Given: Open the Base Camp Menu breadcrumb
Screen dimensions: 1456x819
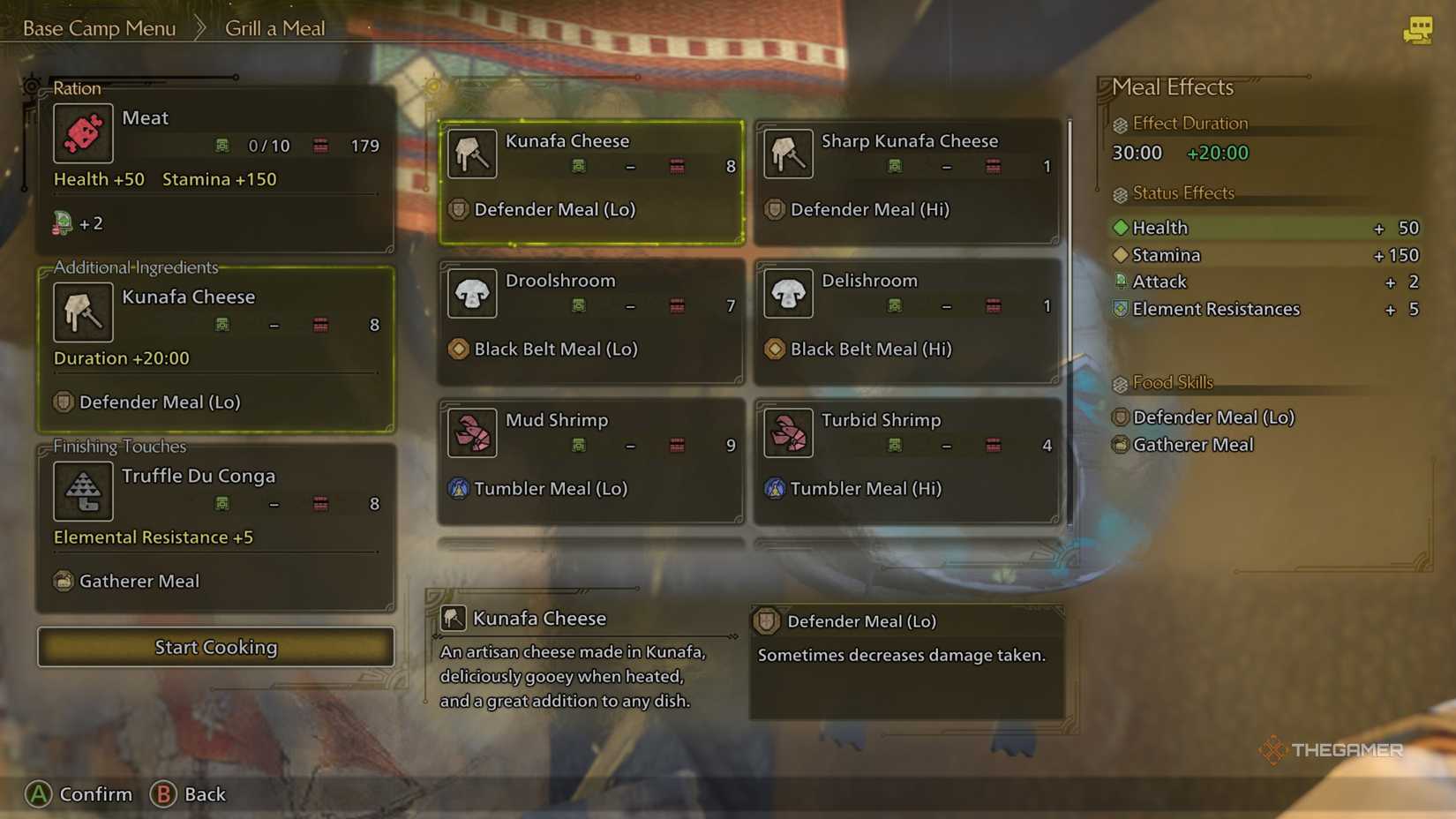Looking at the screenshot, I should click(x=99, y=28).
